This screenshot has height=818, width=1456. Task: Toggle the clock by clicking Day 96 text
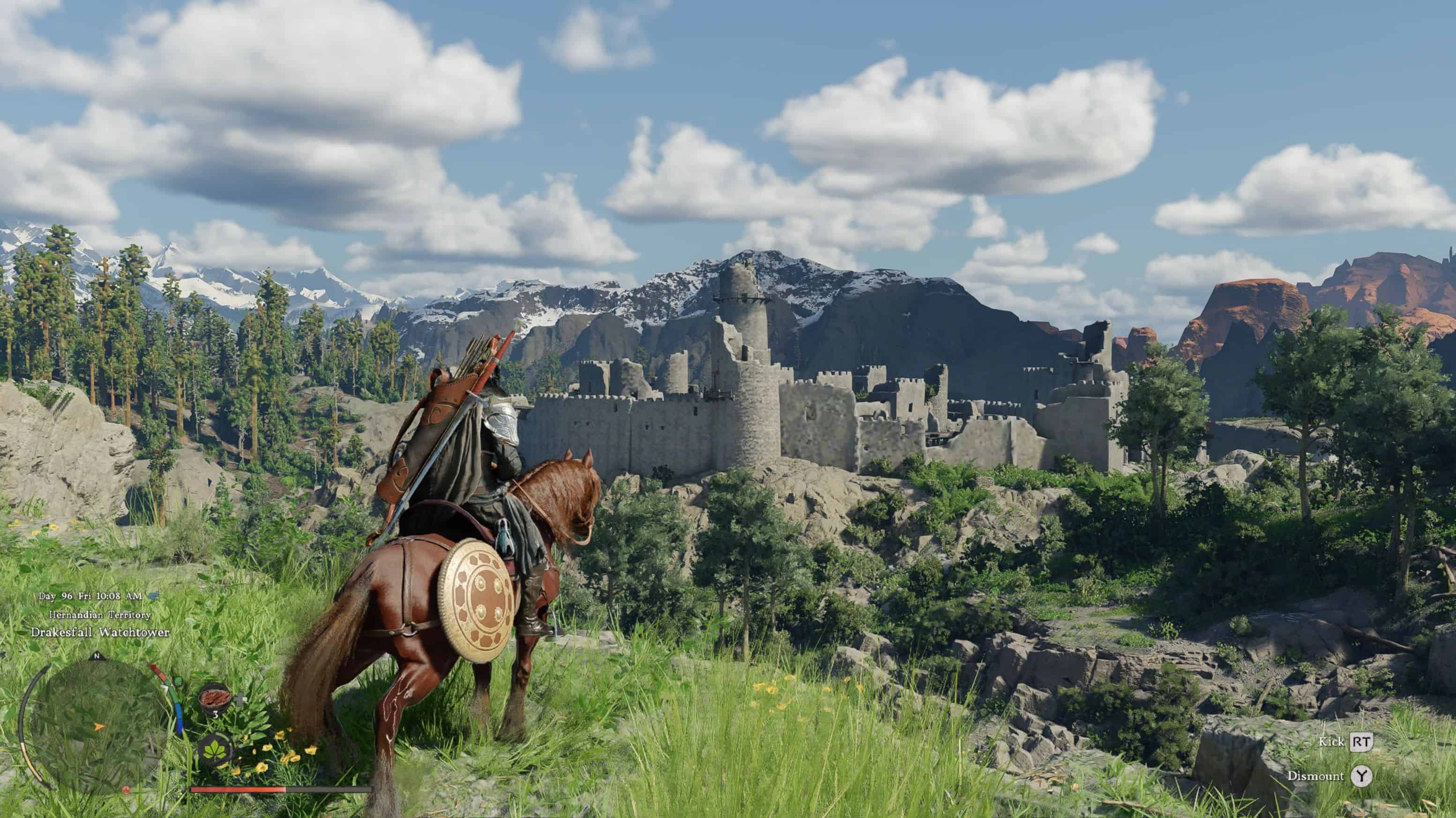click(x=55, y=596)
